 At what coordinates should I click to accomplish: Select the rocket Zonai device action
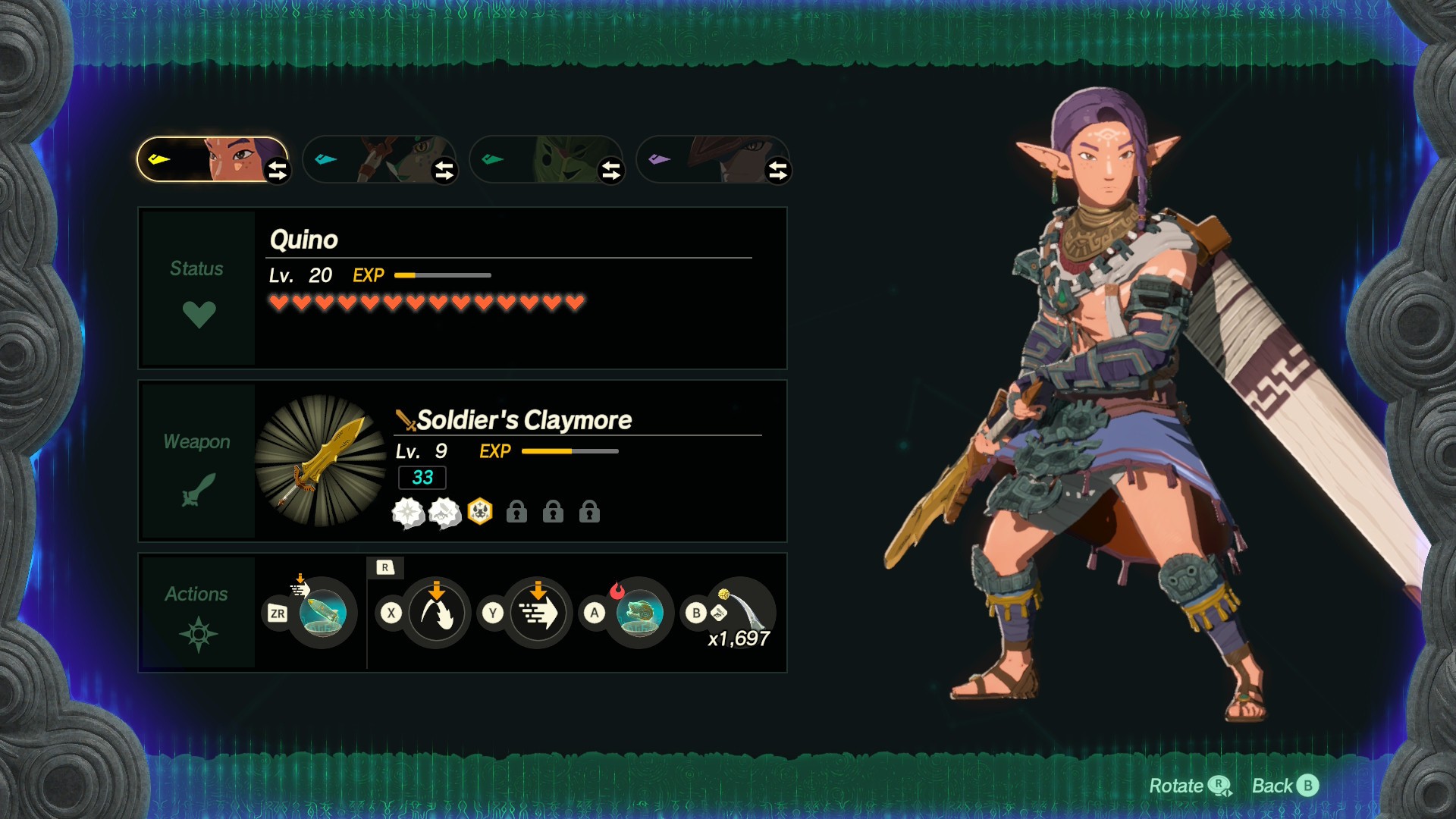tap(322, 613)
